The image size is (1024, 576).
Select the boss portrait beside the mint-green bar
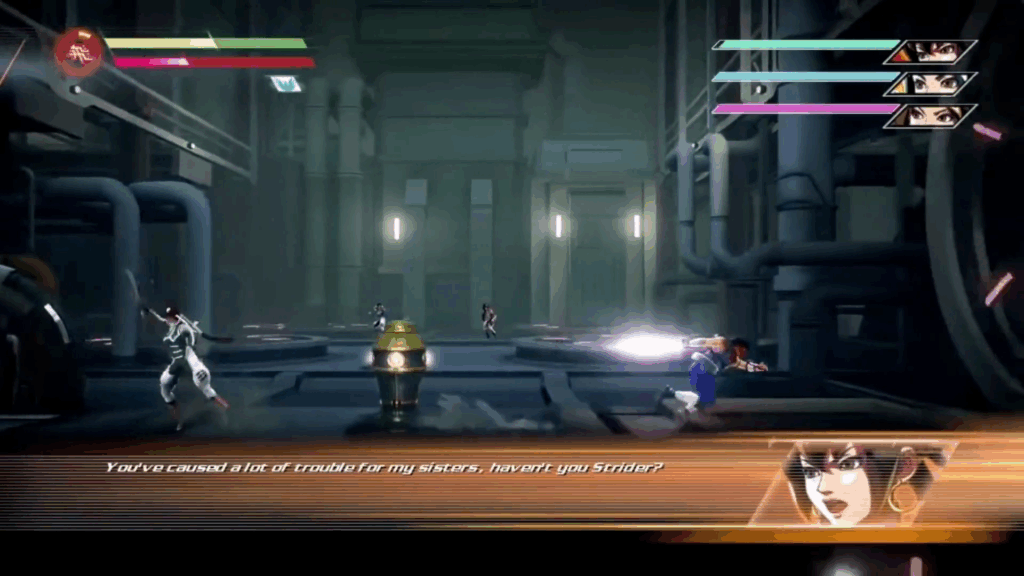point(930,52)
